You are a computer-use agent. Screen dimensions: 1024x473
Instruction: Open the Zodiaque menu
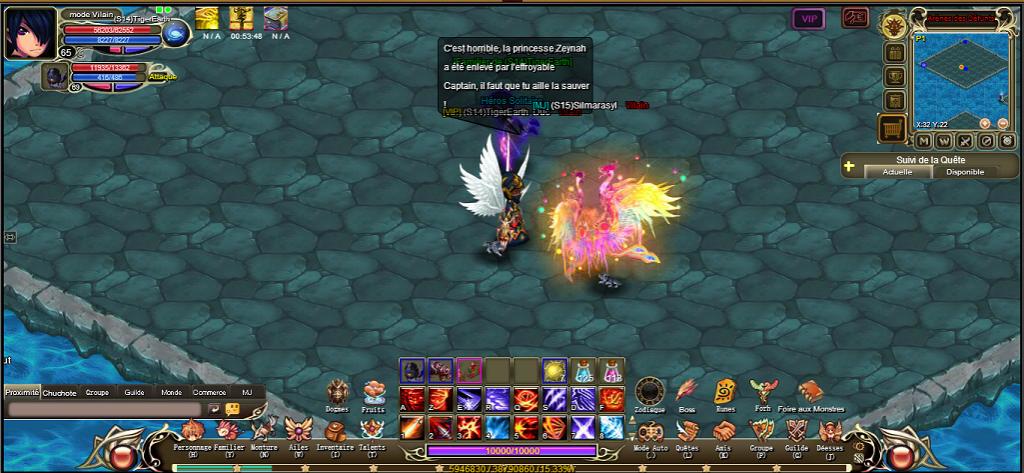click(650, 391)
